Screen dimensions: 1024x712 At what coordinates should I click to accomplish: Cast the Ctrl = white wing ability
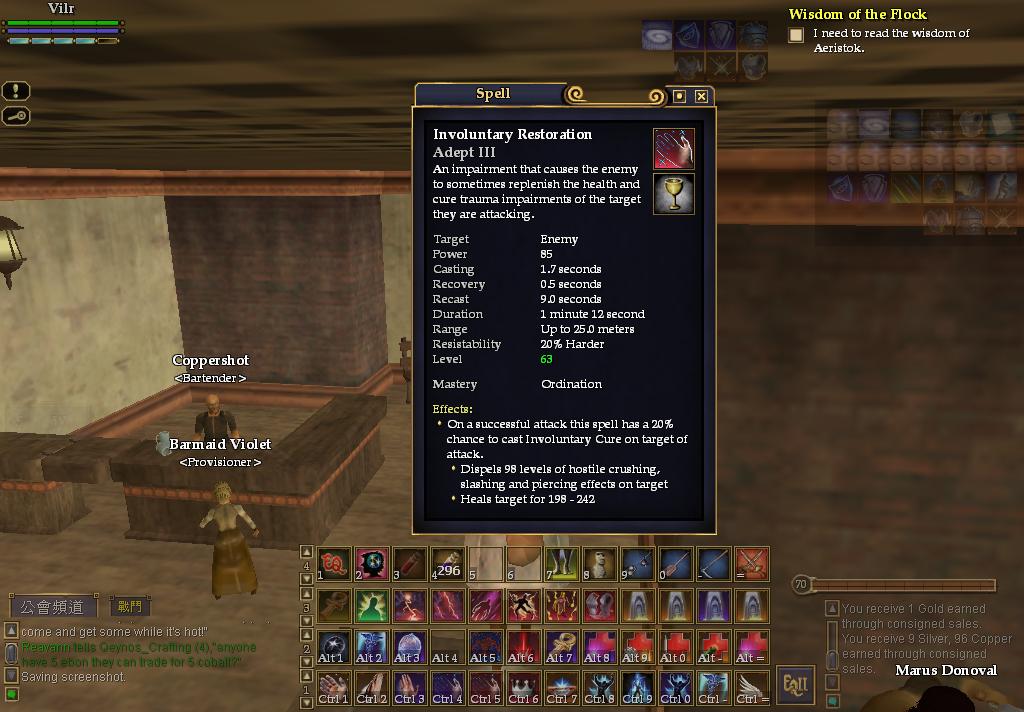click(751, 687)
